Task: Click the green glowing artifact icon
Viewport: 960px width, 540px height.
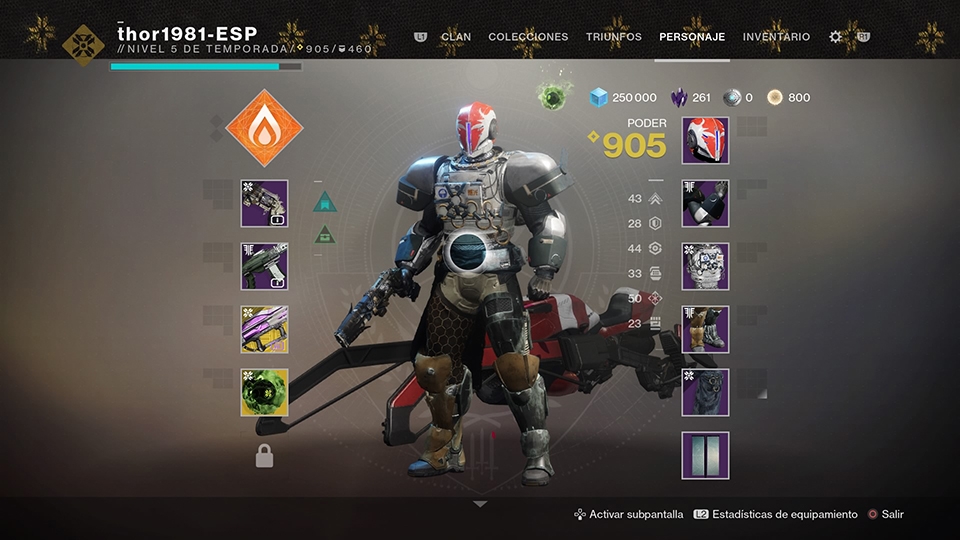Action: pyautogui.click(x=552, y=97)
